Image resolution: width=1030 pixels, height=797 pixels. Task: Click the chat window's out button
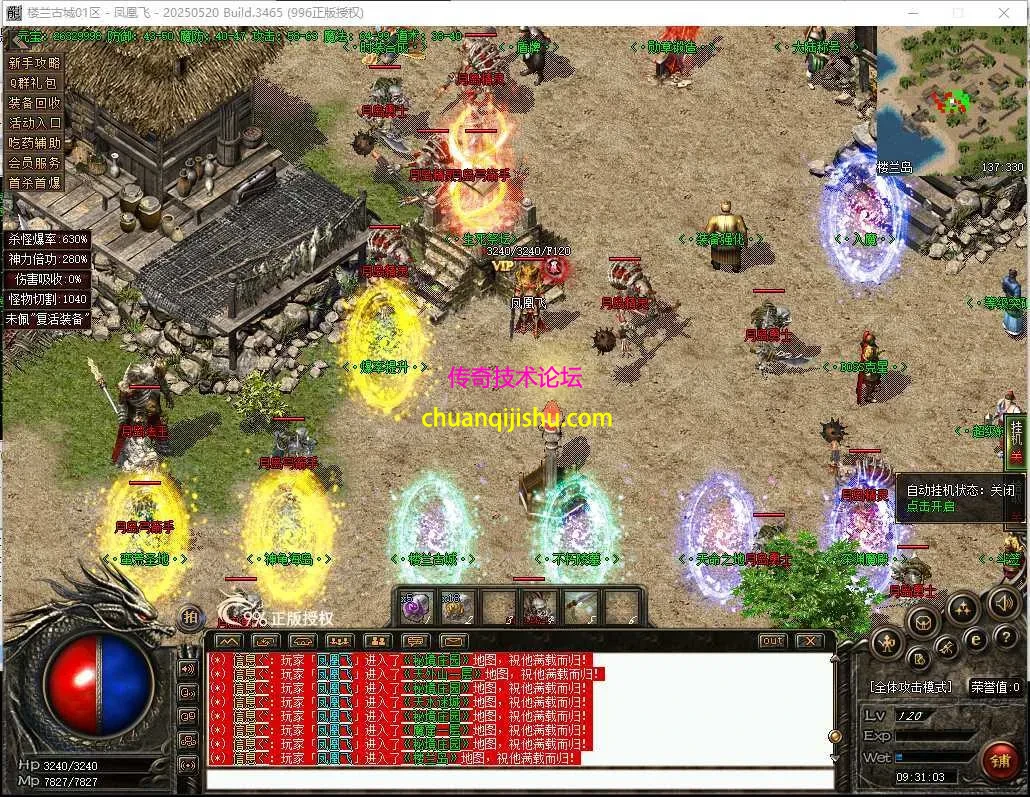pyautogui.click(x=772, y=641)
